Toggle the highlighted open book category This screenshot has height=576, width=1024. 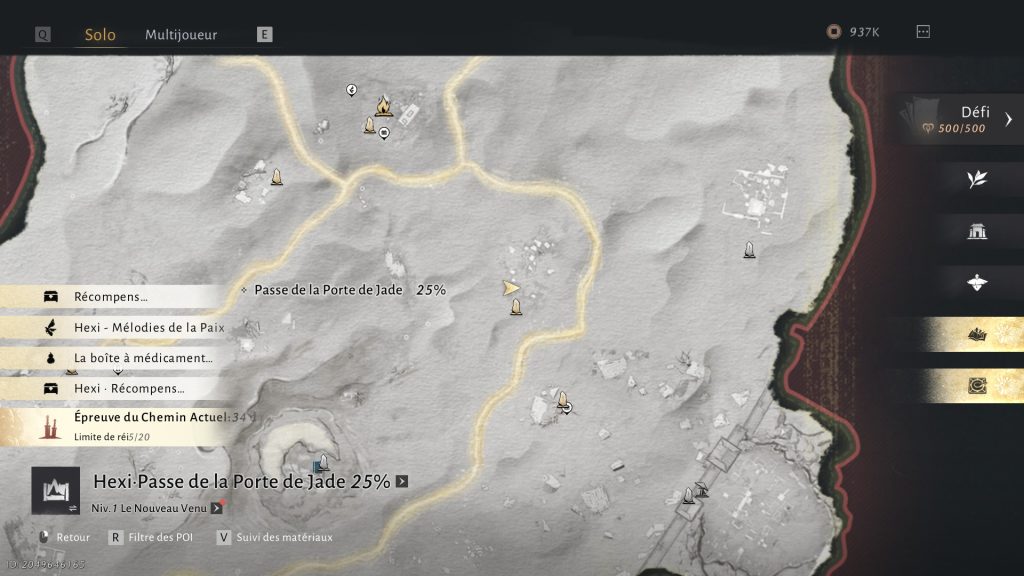tap(977, 335)
